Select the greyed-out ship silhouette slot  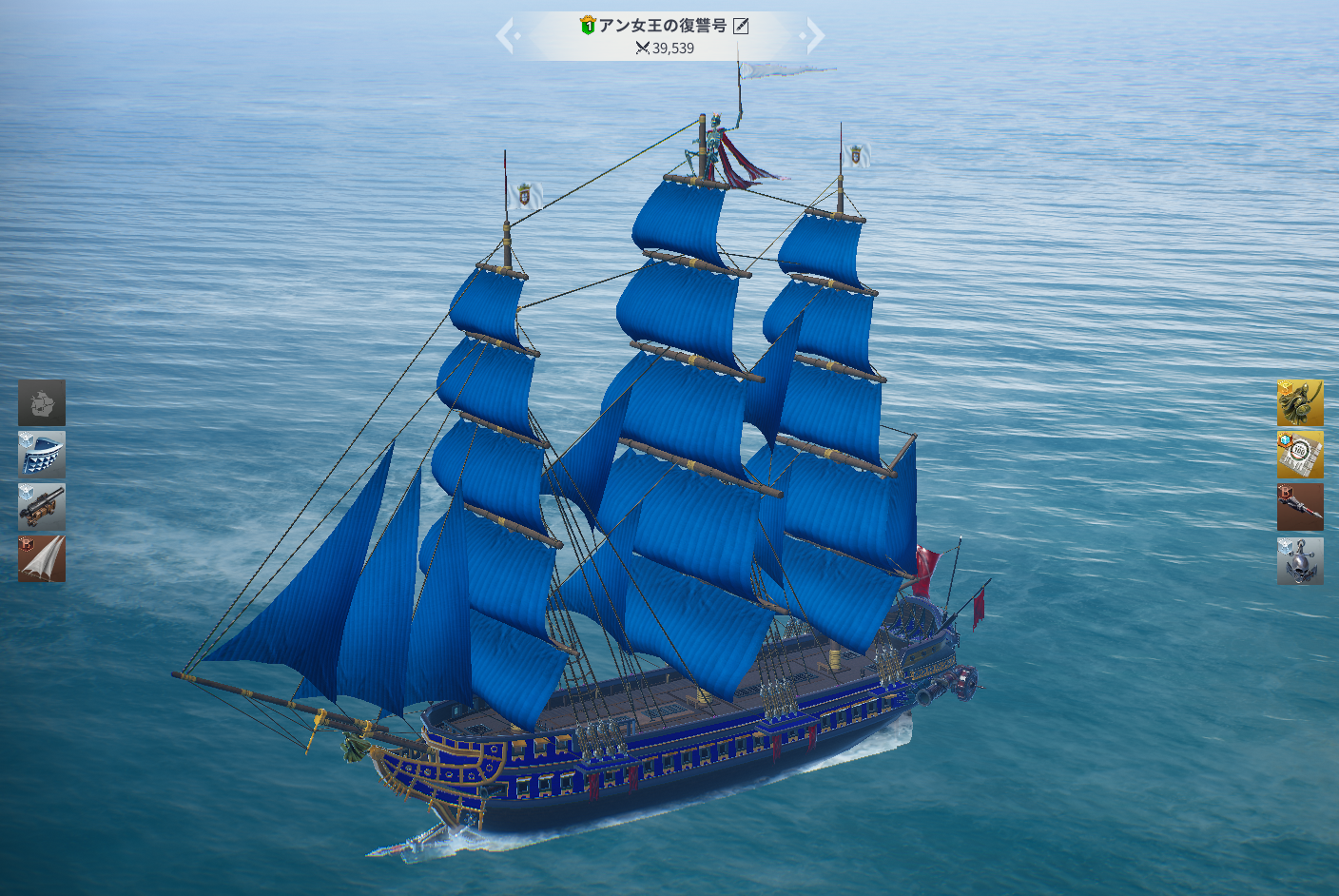42,402
